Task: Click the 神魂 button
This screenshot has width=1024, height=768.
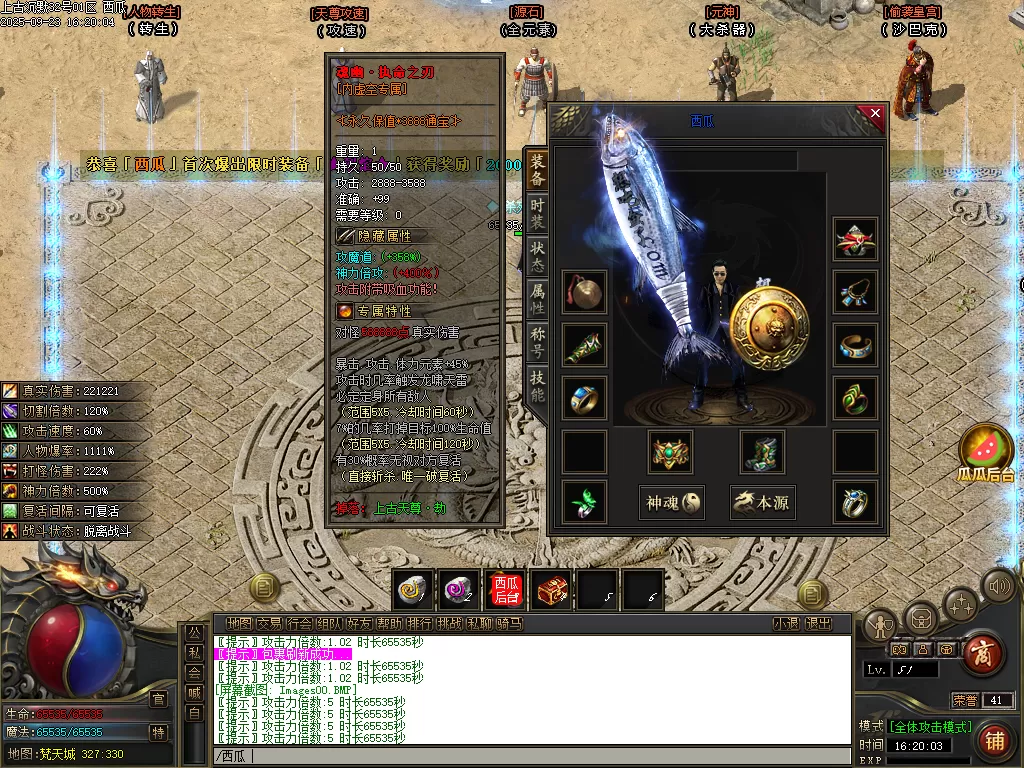Action: [671, 503]
